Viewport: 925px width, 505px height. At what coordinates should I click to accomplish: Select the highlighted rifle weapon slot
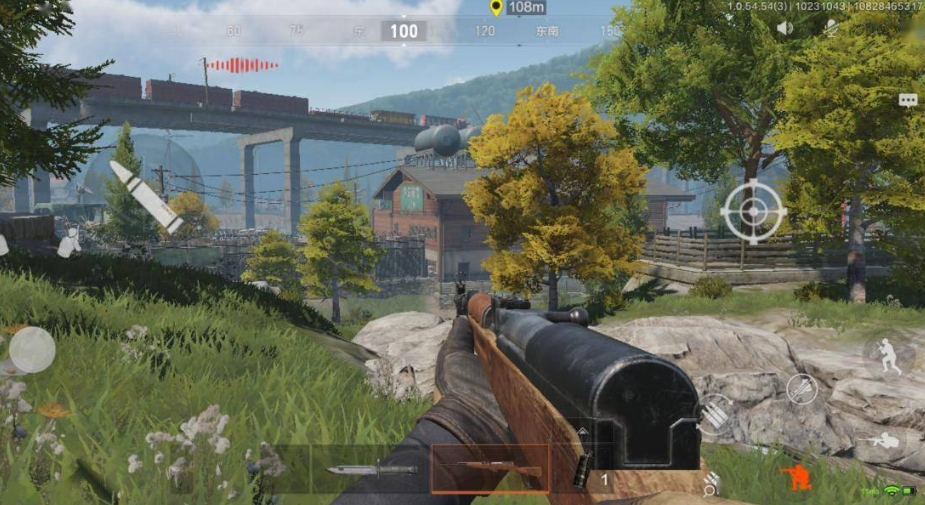coord(490,469)
